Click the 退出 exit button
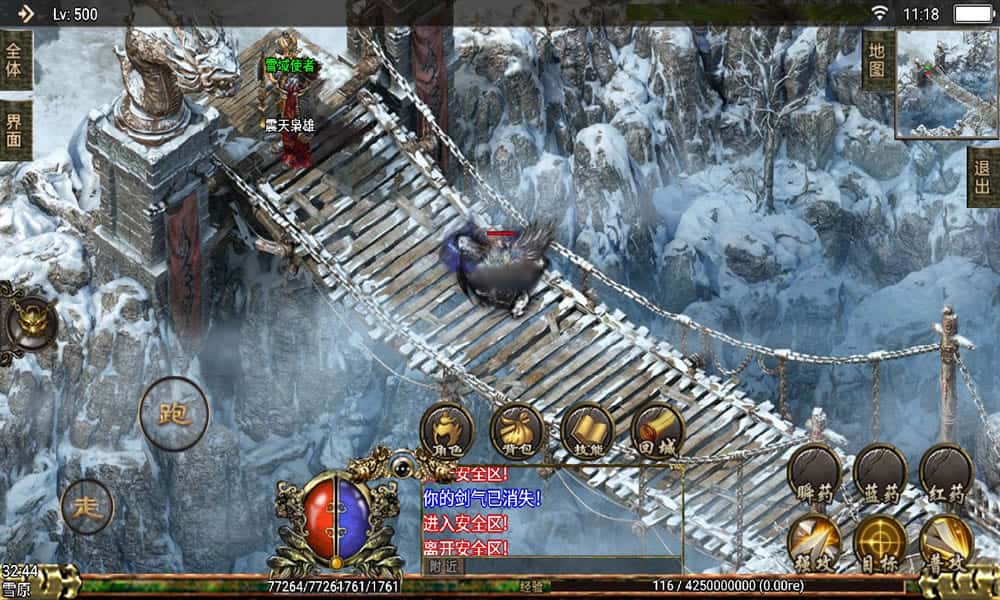This screenshot has height=600, width=1000. pos(983,177)
